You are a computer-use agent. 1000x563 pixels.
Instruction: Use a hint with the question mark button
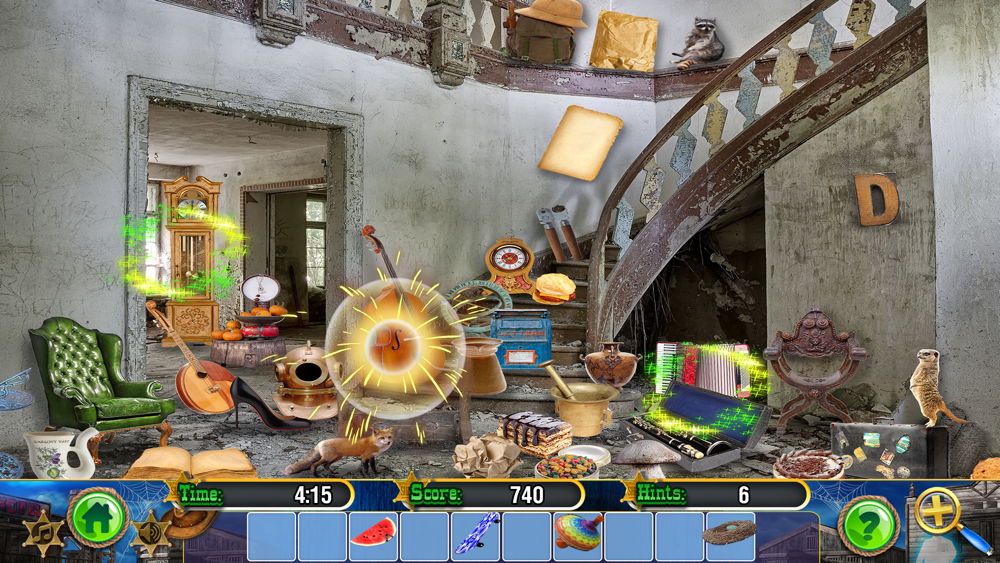867,524
